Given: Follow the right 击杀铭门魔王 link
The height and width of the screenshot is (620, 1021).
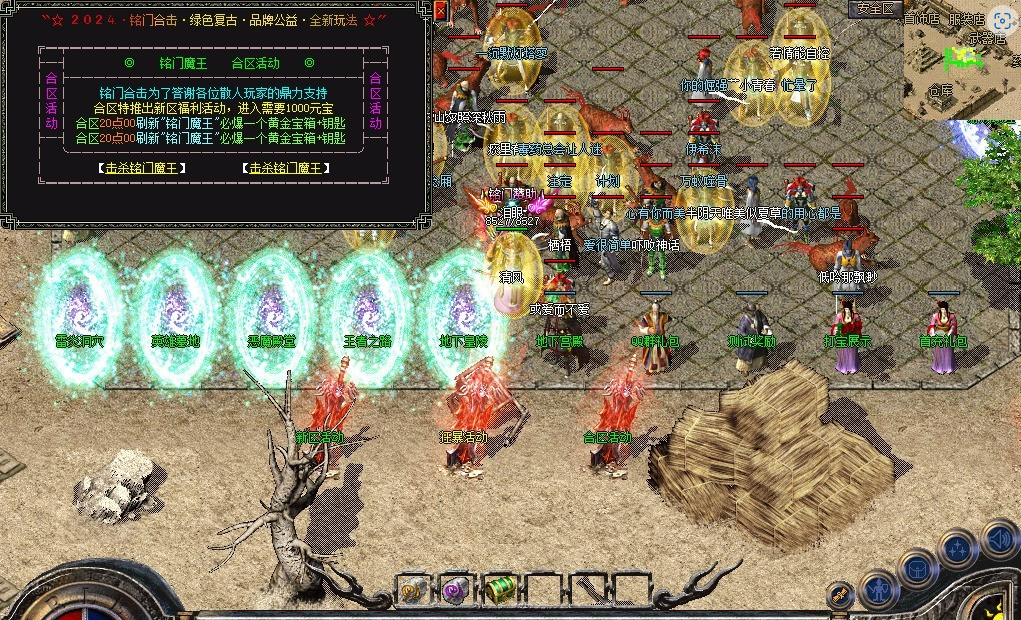Looking at the screenshot, I should pyautogui.click(x=288, y=168).
